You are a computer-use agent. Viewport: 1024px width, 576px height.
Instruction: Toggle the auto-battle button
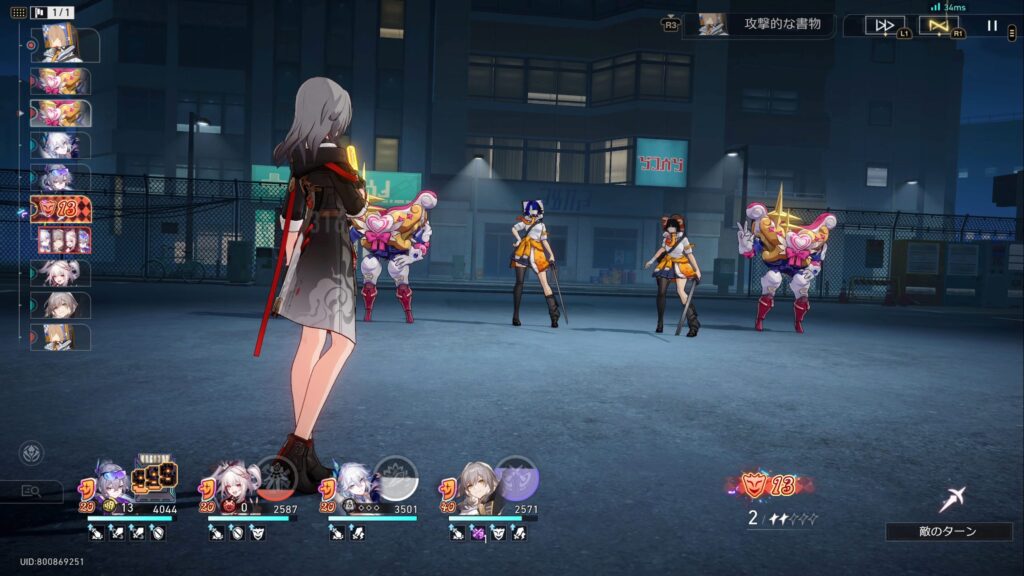click(x=939, y=25)
